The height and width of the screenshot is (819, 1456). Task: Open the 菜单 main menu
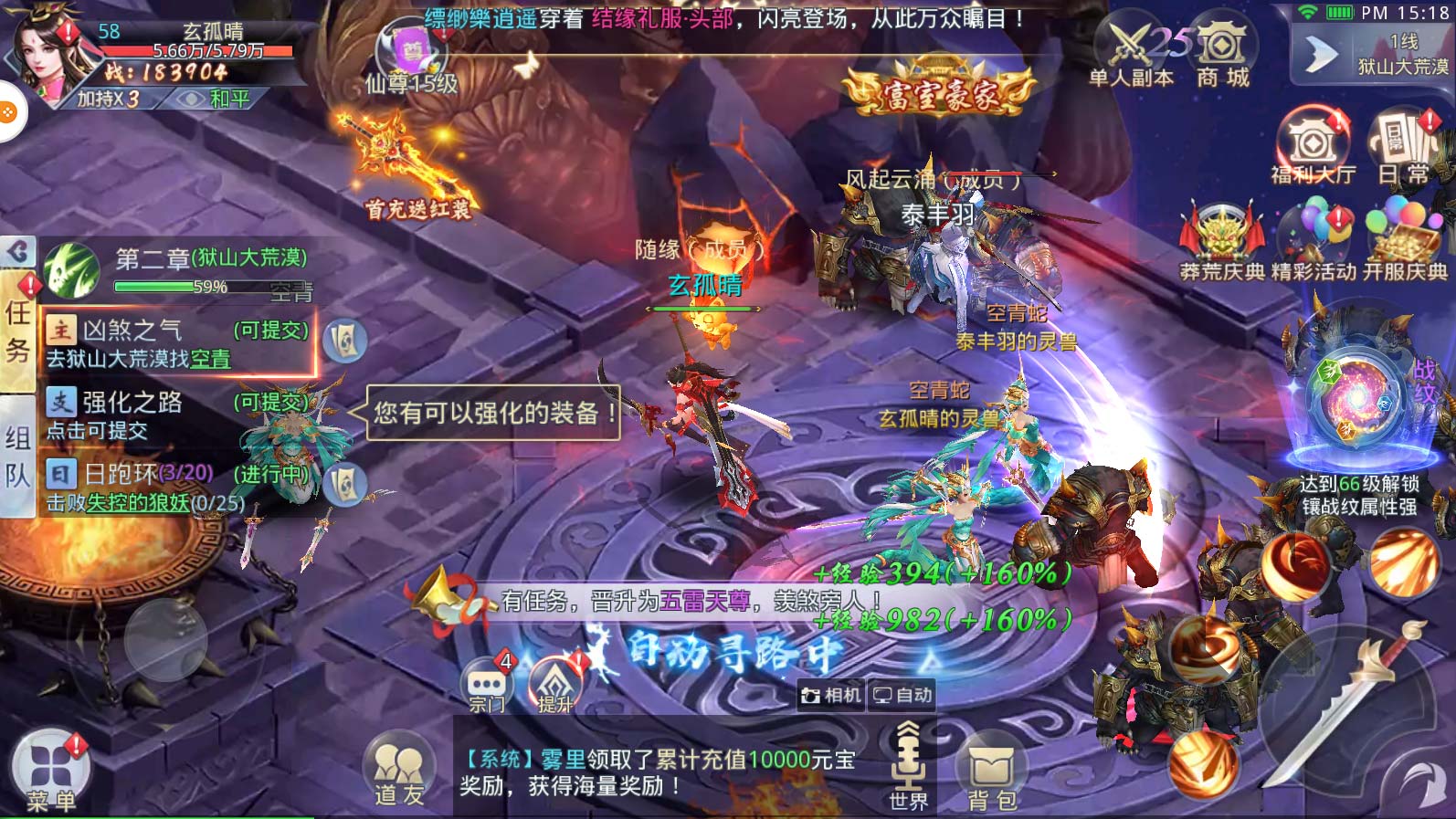click(x=50, y=770)
